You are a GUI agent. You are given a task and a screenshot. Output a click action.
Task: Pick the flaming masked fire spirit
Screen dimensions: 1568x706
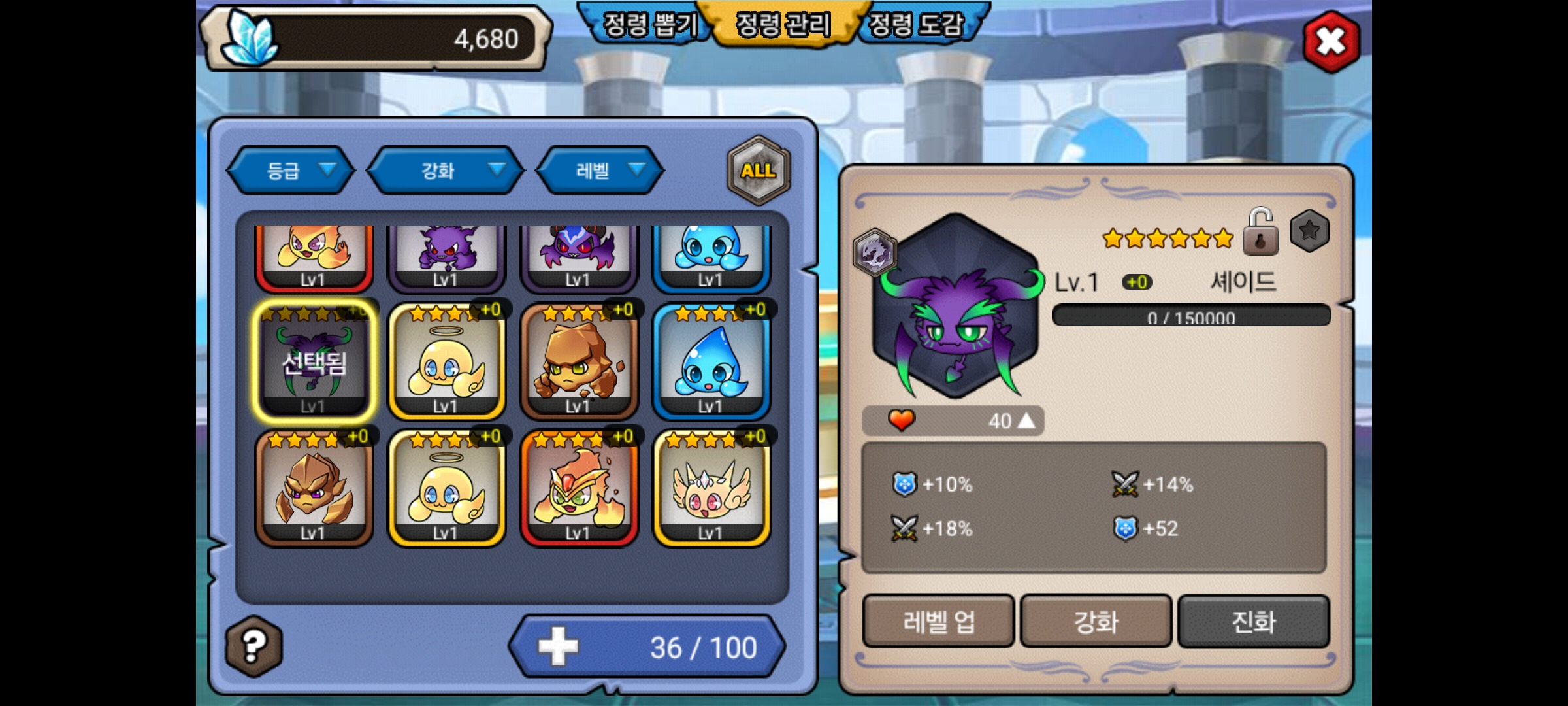(x=579, y=488)
